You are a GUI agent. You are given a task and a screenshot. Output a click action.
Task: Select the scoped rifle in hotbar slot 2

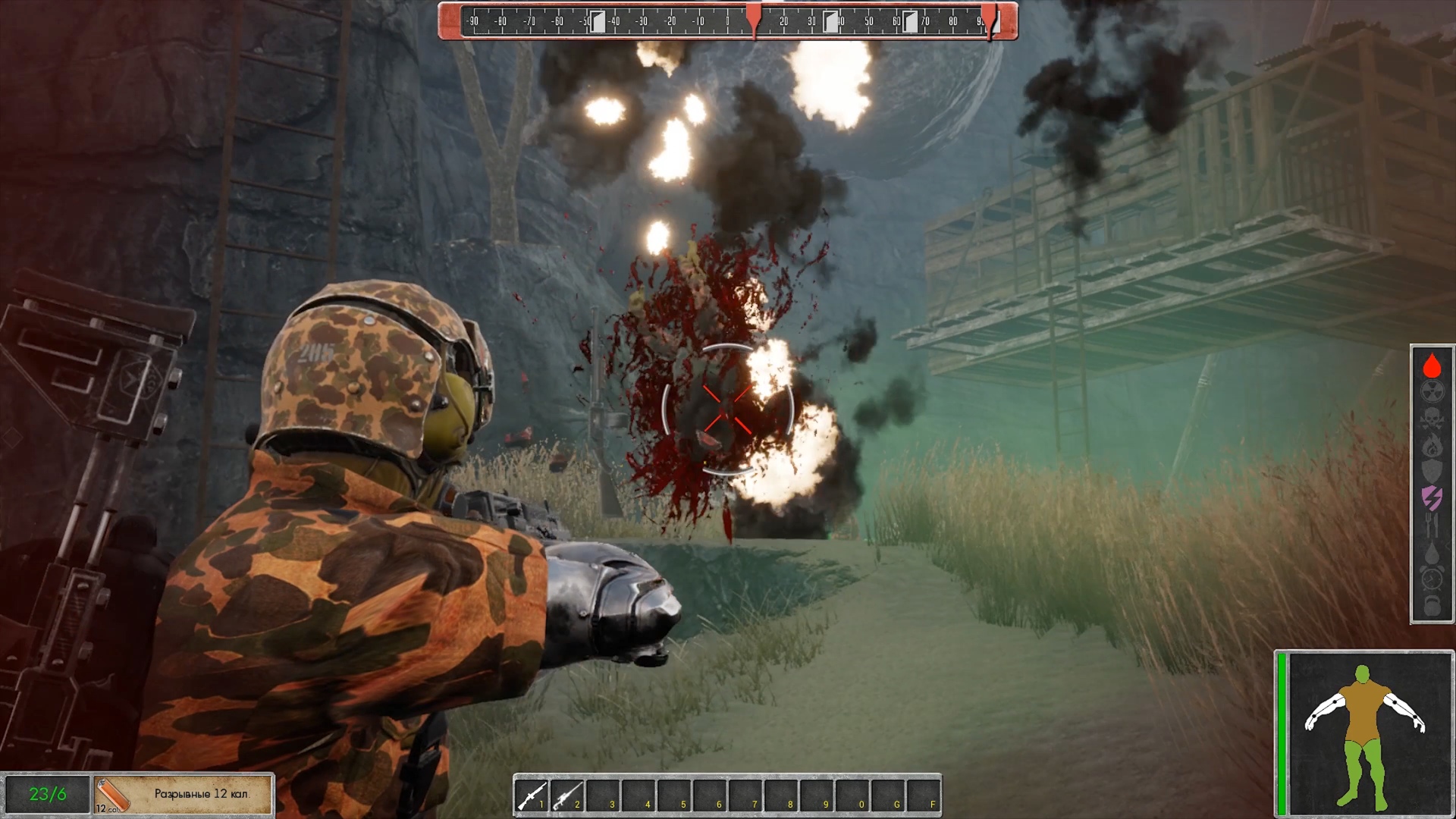tap(567, 795)
